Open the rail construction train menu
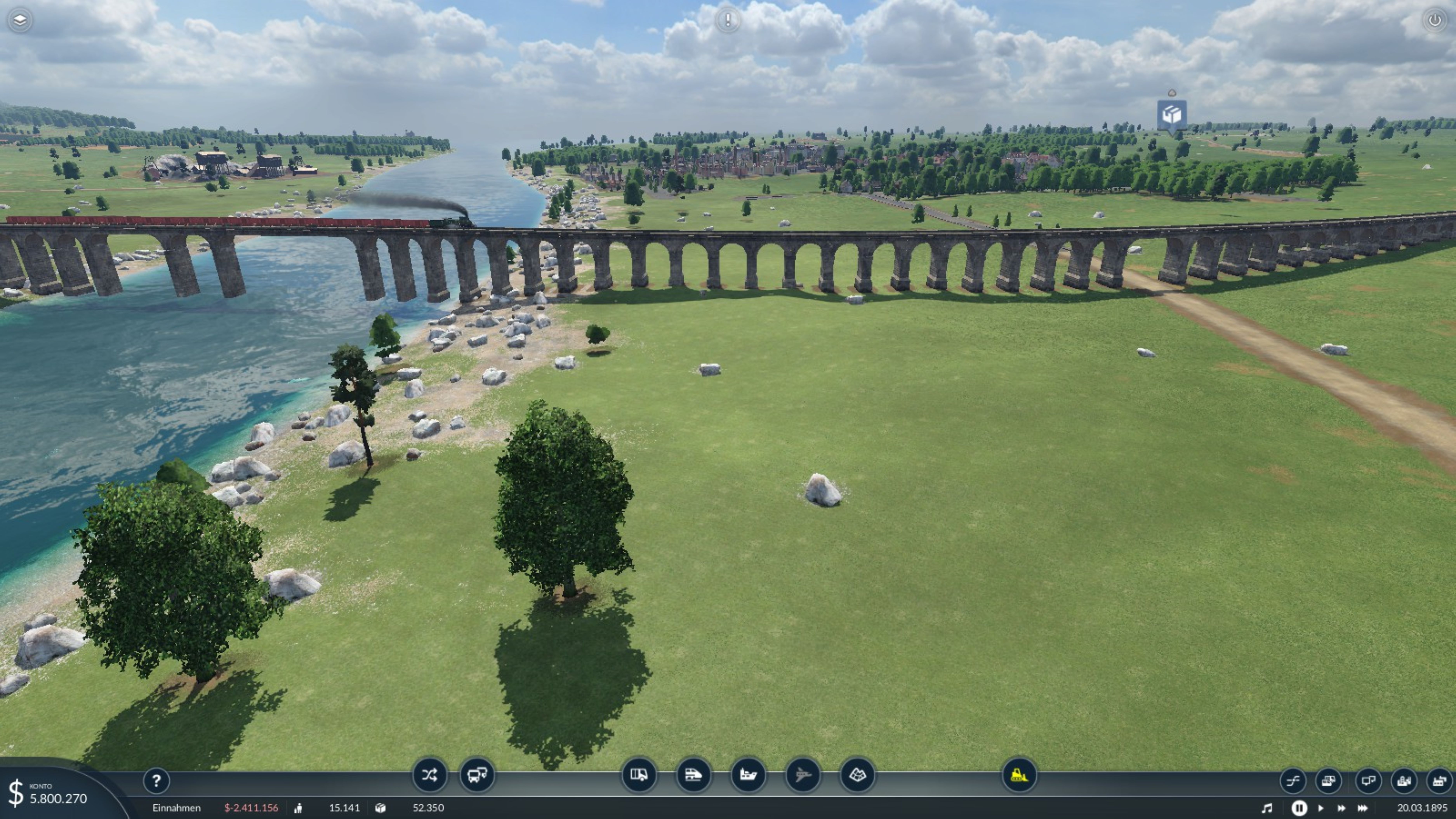Image resolution: width=1456 pixels, height=819 pixels. click(x=693, y=775)
